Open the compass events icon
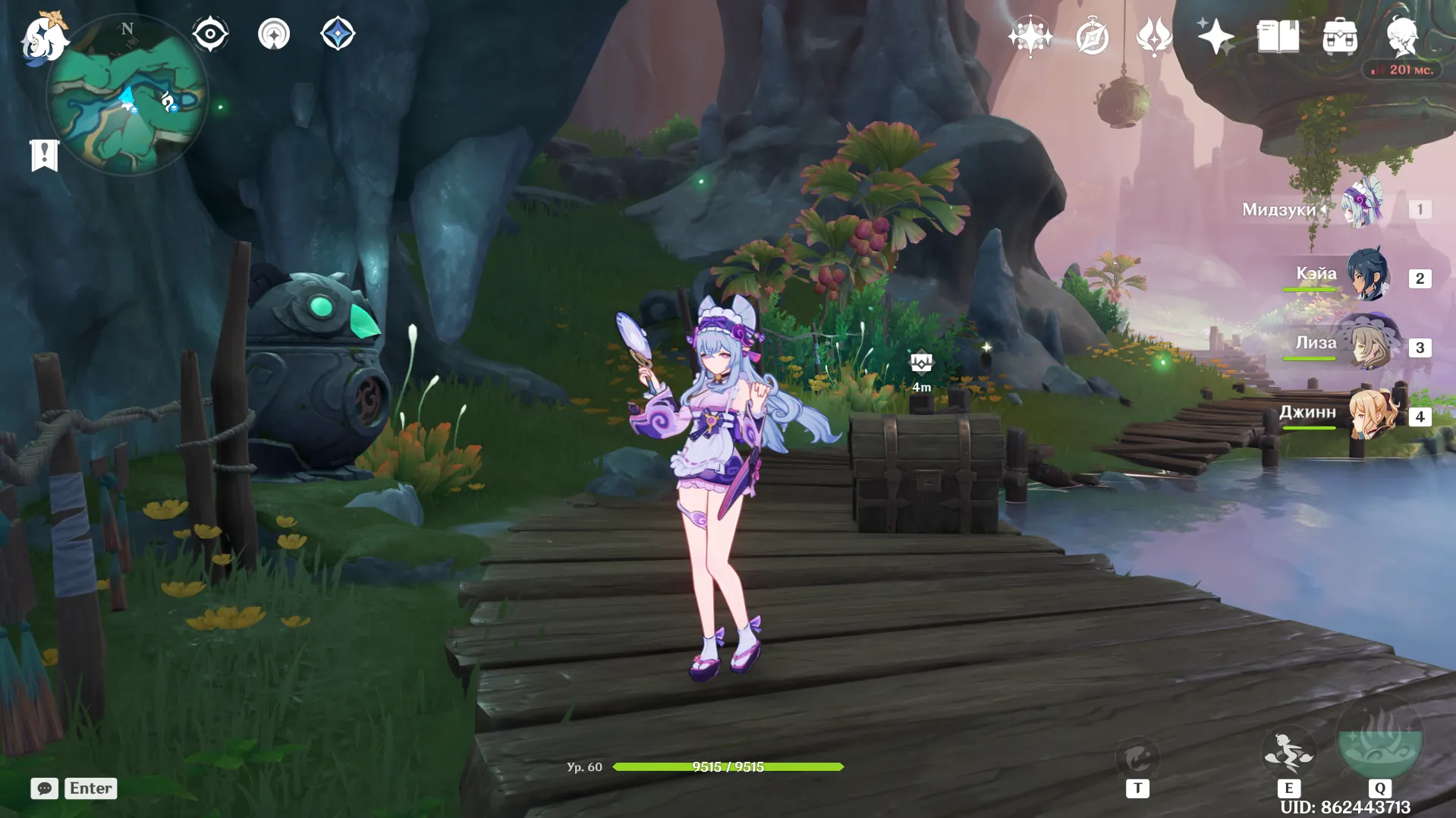Image resolution: width=1456 pixels, height=818 pixels. coord(1092,36)
